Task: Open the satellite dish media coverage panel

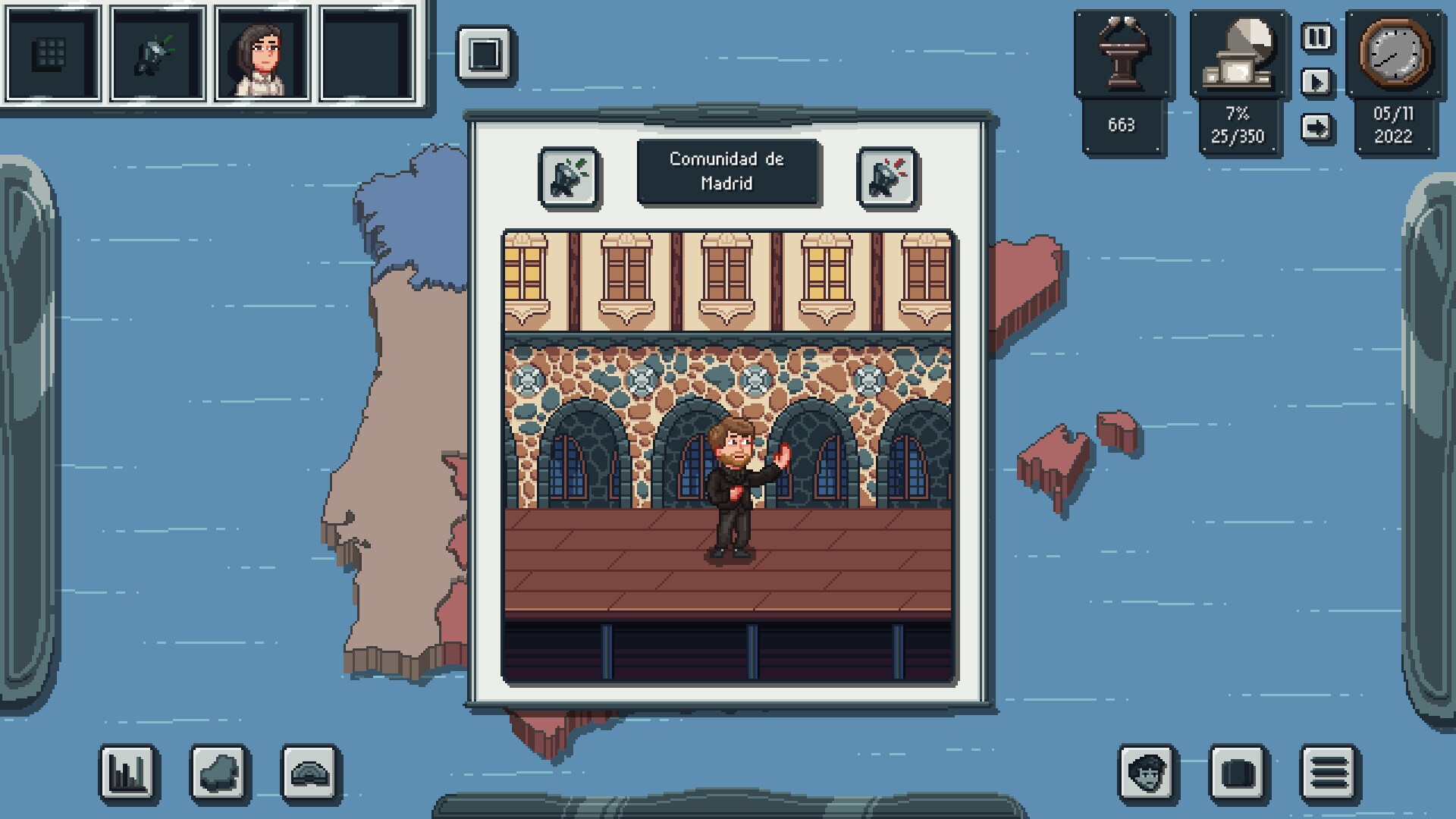Action: point(1238,55)
